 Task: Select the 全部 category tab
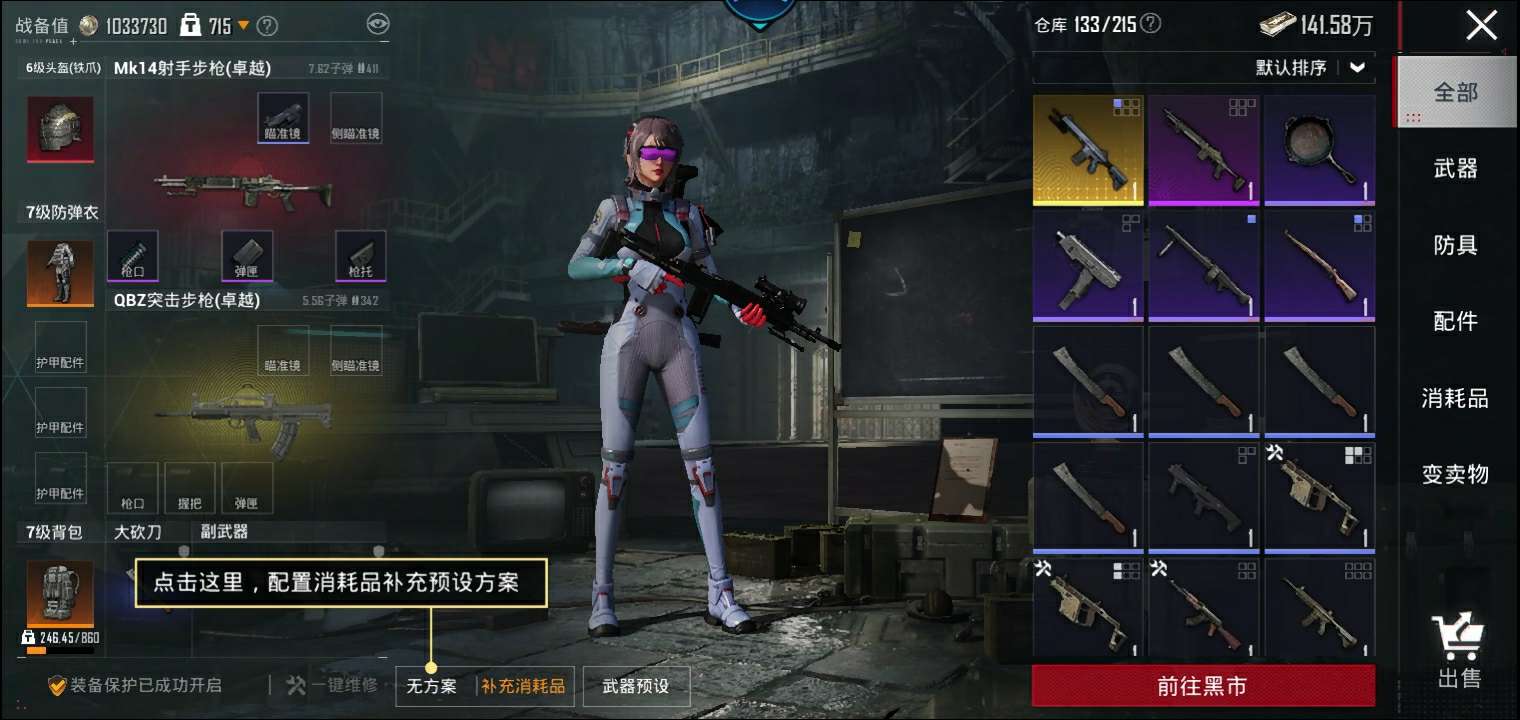point(1455,93)
